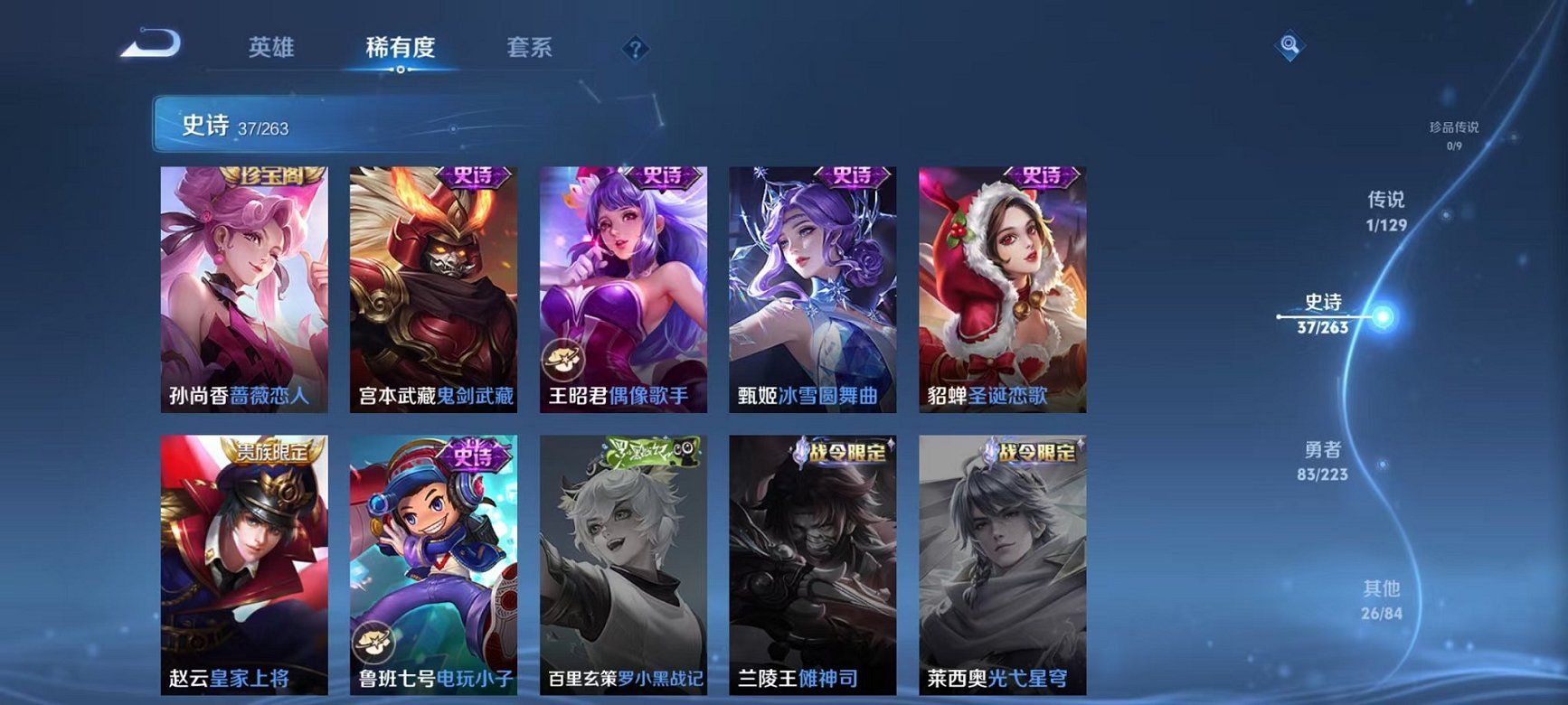
Task: Open the 貂蝉圣诞恋歌 skin details
Action: coord(1002,289)
